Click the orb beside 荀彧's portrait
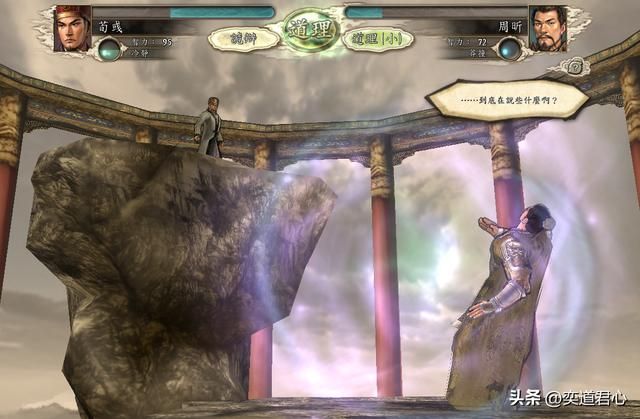Image resolution: width=640 pixels, height=419 pixels. 110,48
